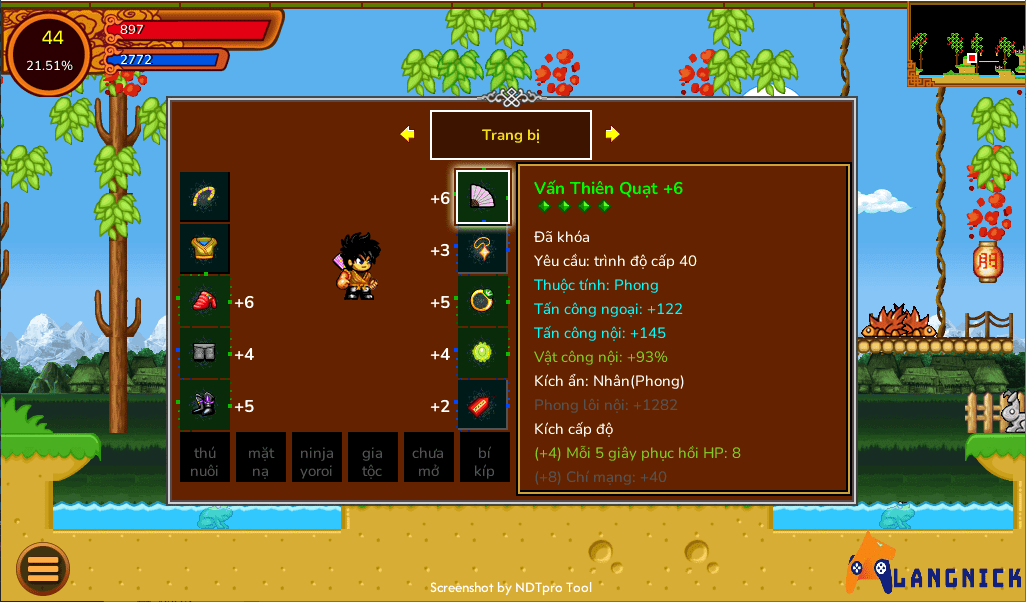The width and height of the screenshot is (1026, 602).
Task: Click the left yellow arrow beside Trang bị
Action: coord(407,134)
